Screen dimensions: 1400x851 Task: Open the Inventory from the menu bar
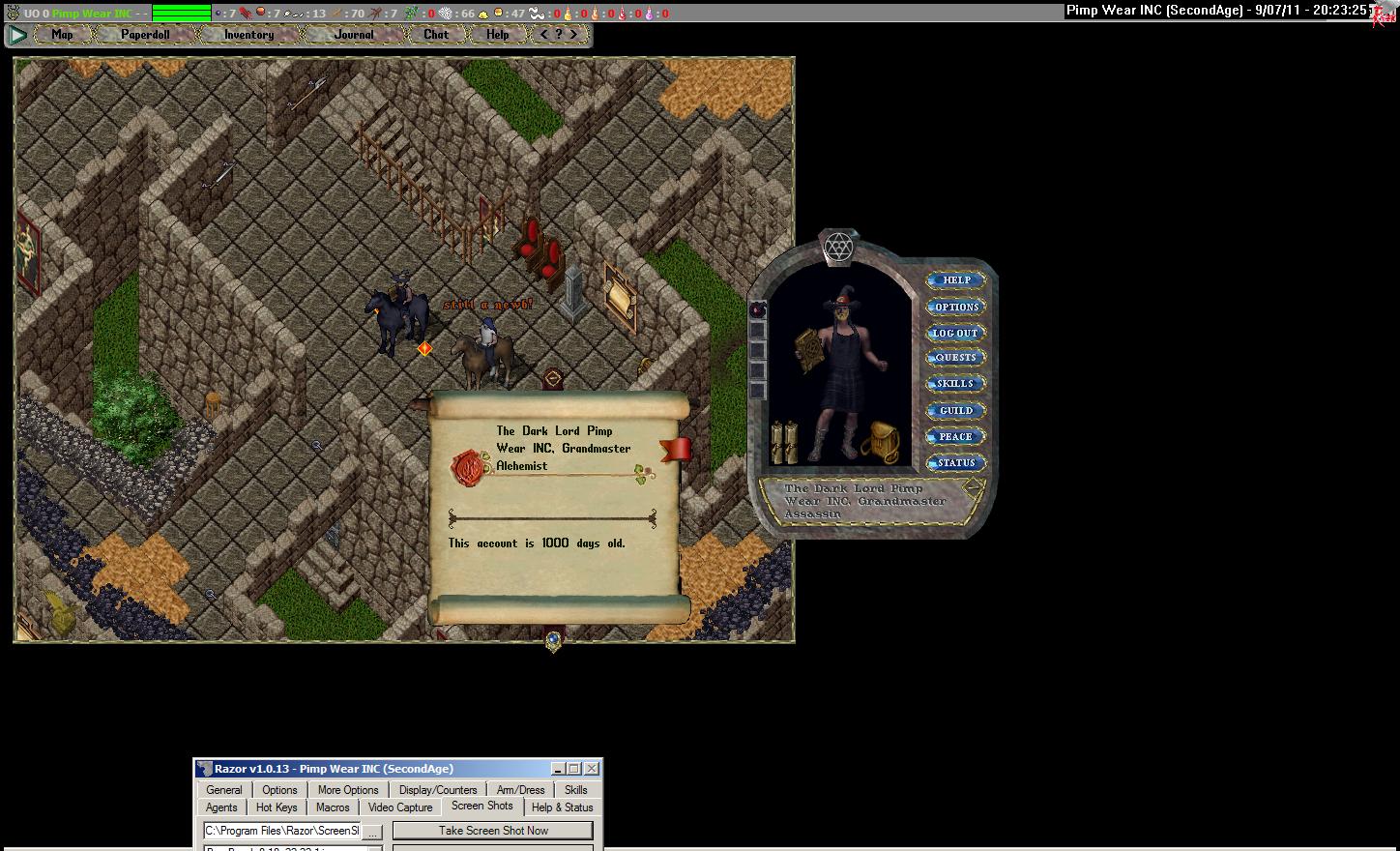248,35
